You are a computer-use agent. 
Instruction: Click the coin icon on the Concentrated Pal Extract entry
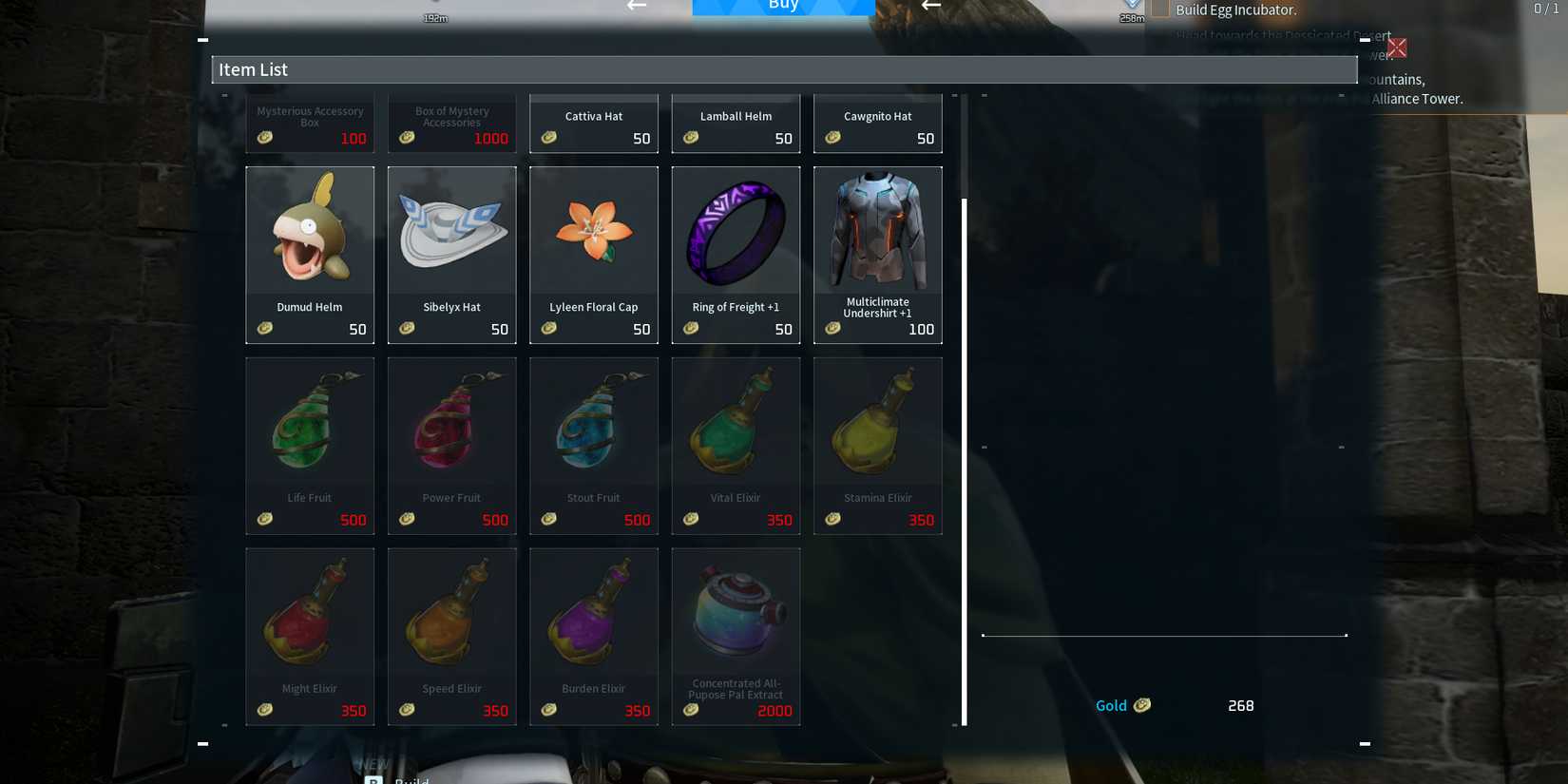click(691, 710)
